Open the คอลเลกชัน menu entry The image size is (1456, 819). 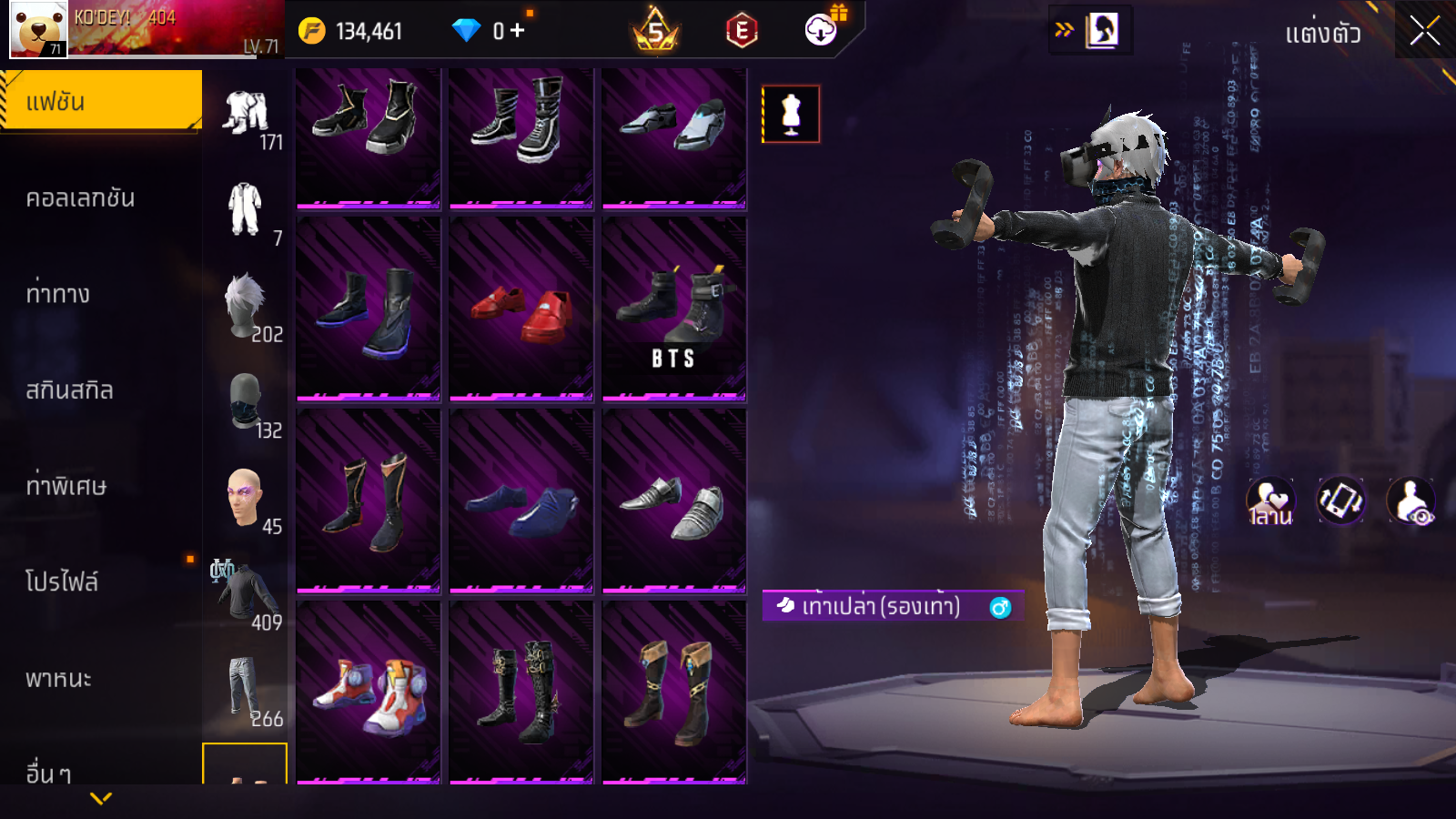pyautogui.click(x=82, y=198)
